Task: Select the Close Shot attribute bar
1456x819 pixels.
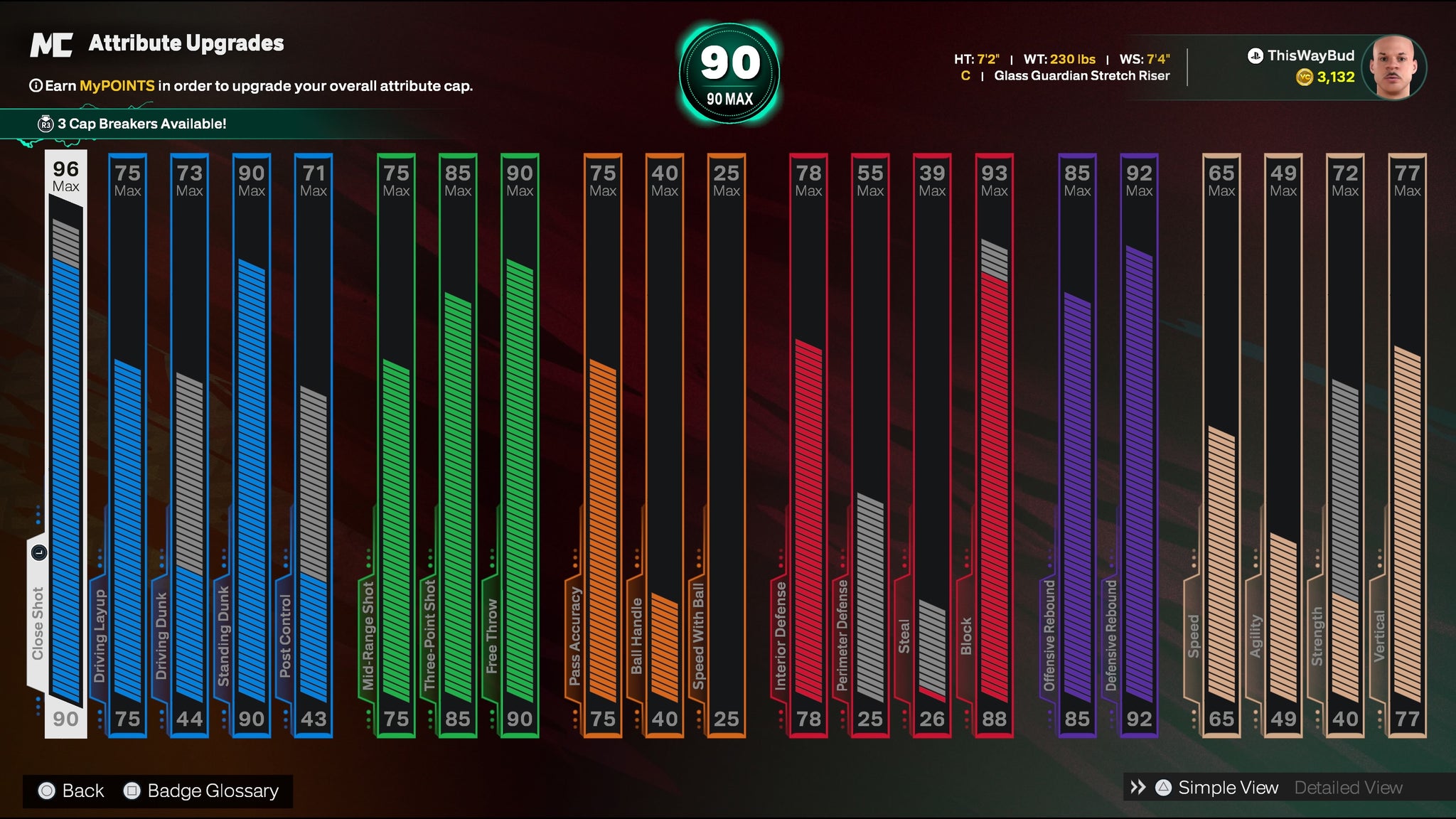Action: (x=66, y=444)
